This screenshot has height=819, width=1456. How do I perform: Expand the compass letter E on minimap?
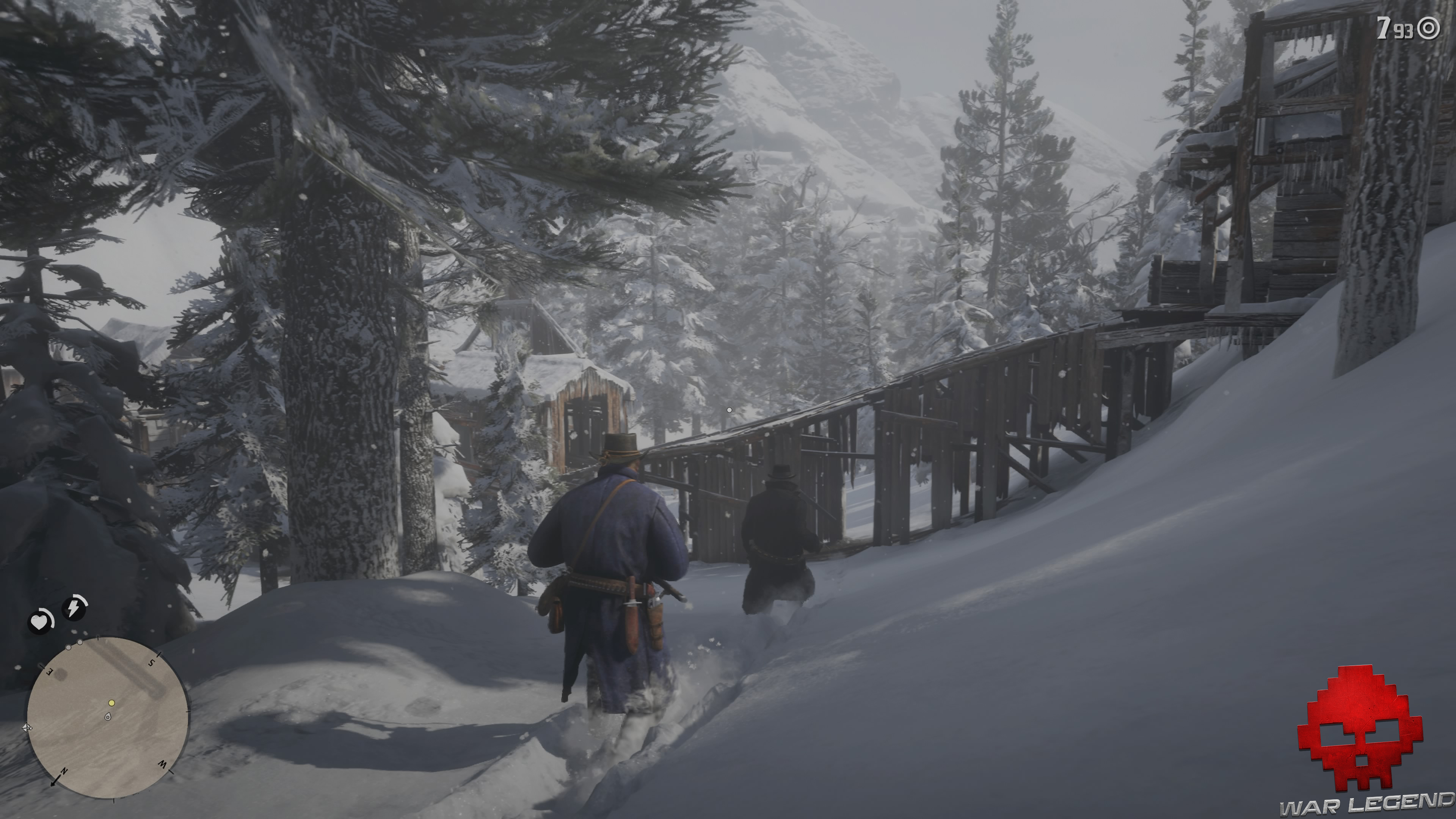click(x=49, y=672)
